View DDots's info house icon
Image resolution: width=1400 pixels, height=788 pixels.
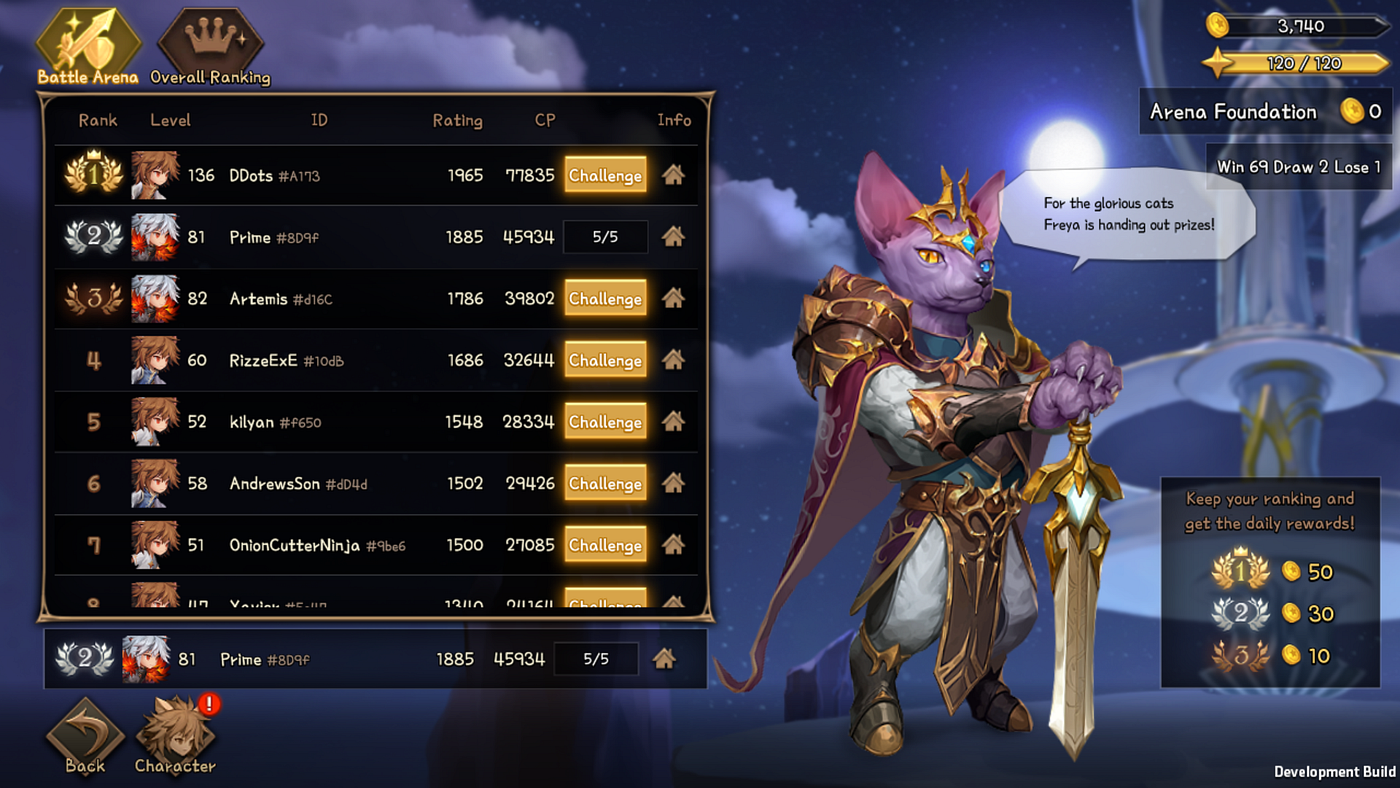[673, 175]
